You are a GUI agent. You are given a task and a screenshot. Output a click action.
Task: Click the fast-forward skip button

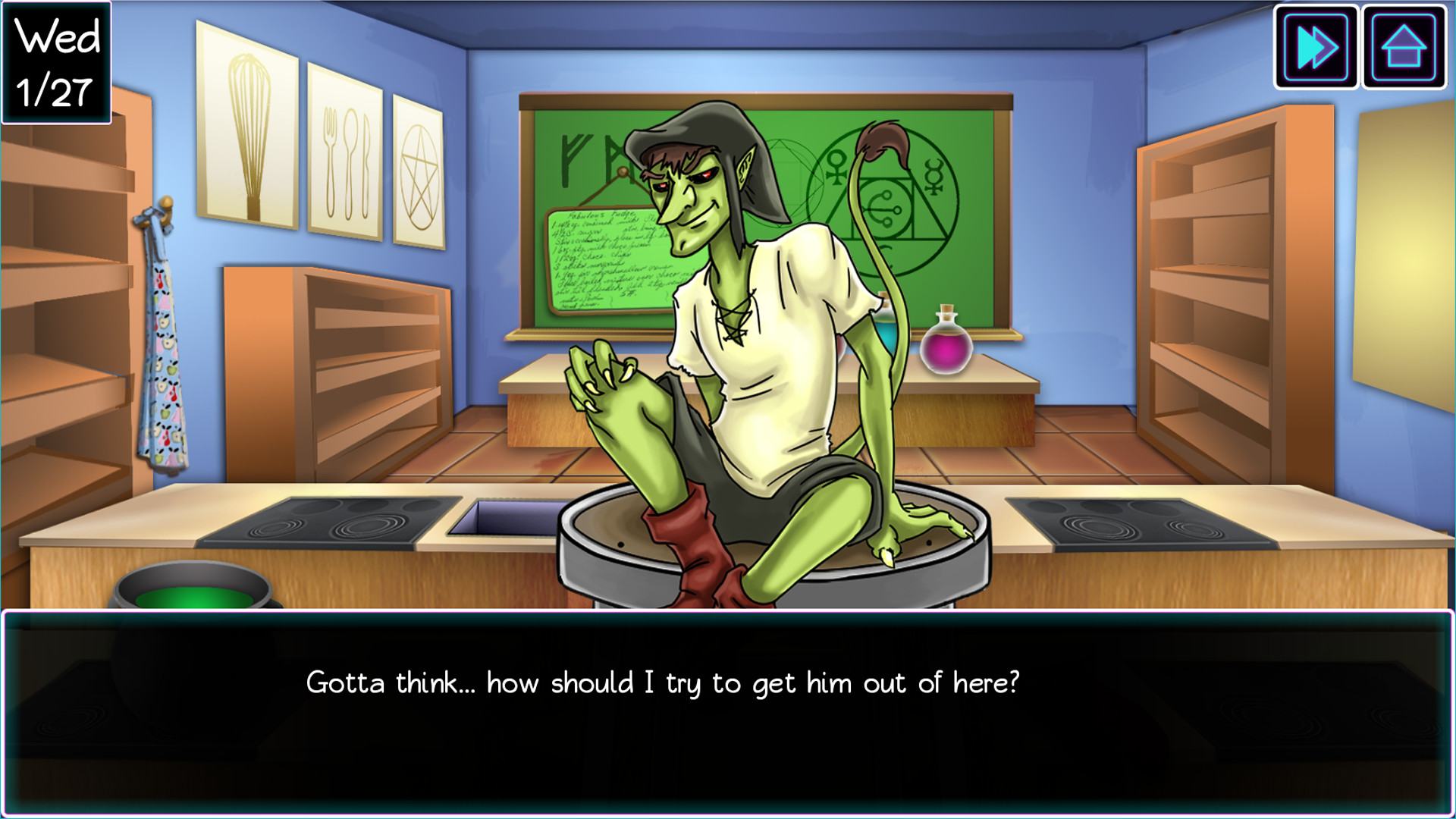(1316, 47)
